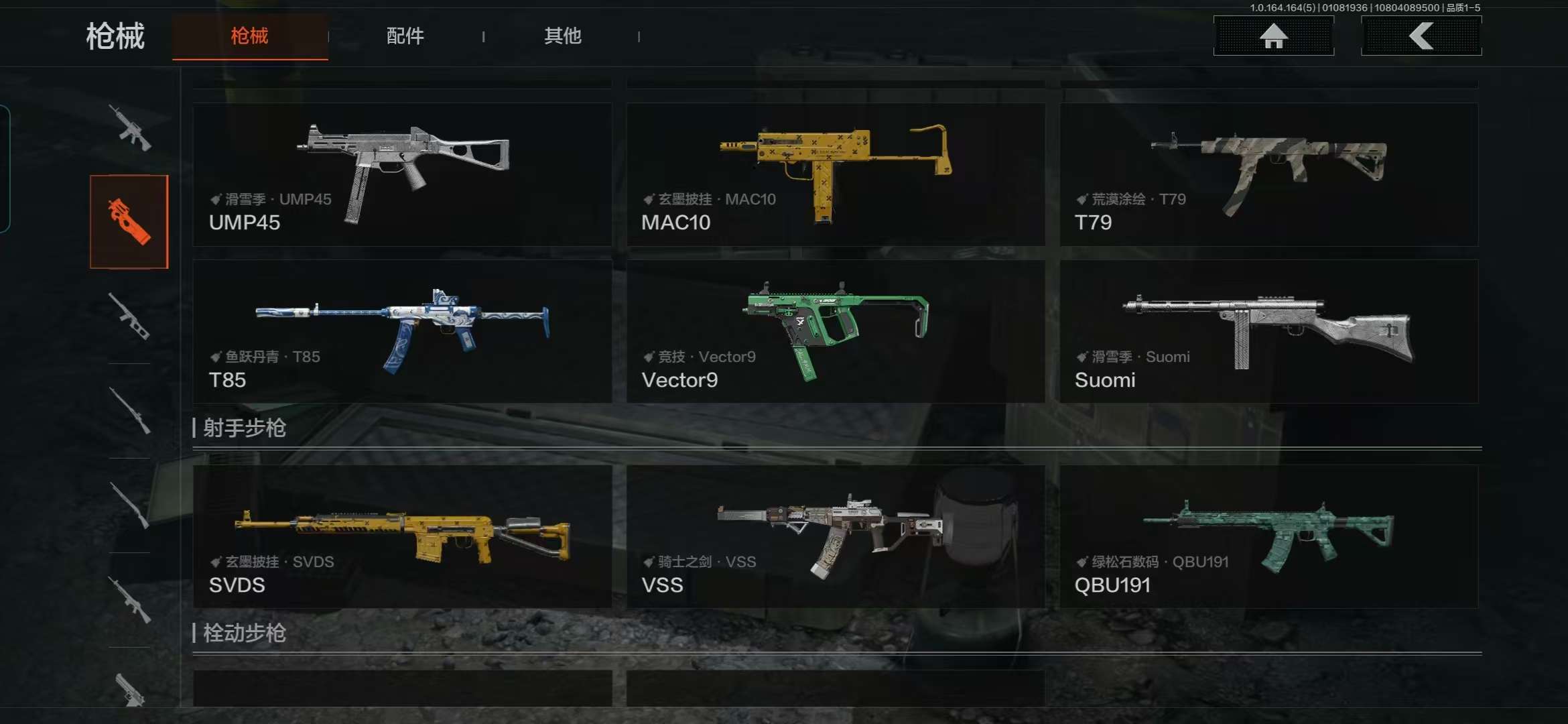Choose the turquoise QBU191 rifle
Screen dimensions: 1568x724
tap(1268, 537)
